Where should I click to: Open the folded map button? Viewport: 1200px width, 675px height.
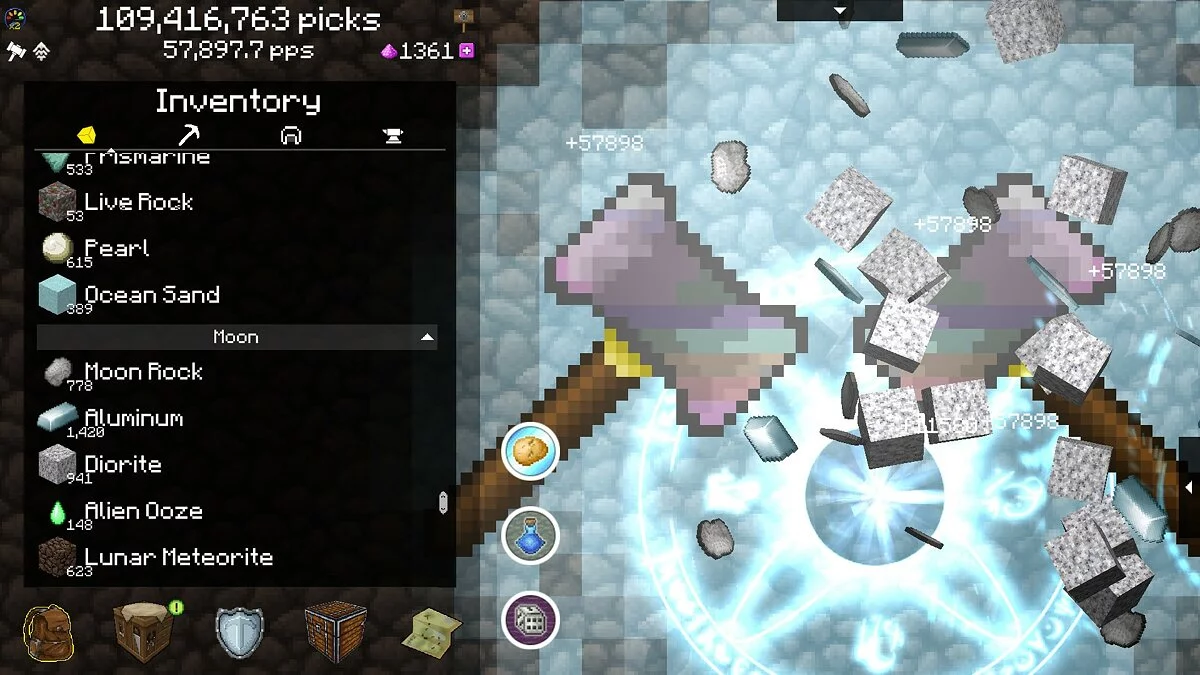click(431, 632)
